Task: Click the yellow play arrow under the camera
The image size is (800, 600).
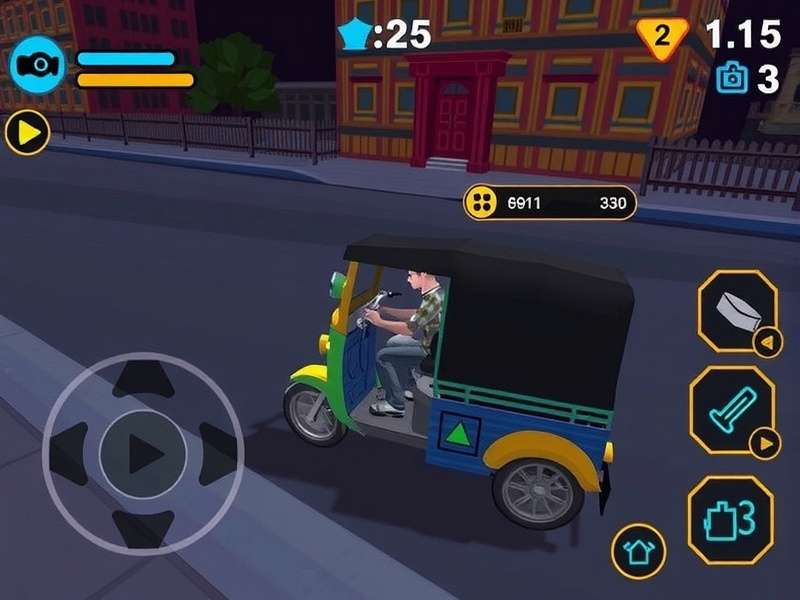Action: pos(27,132)
